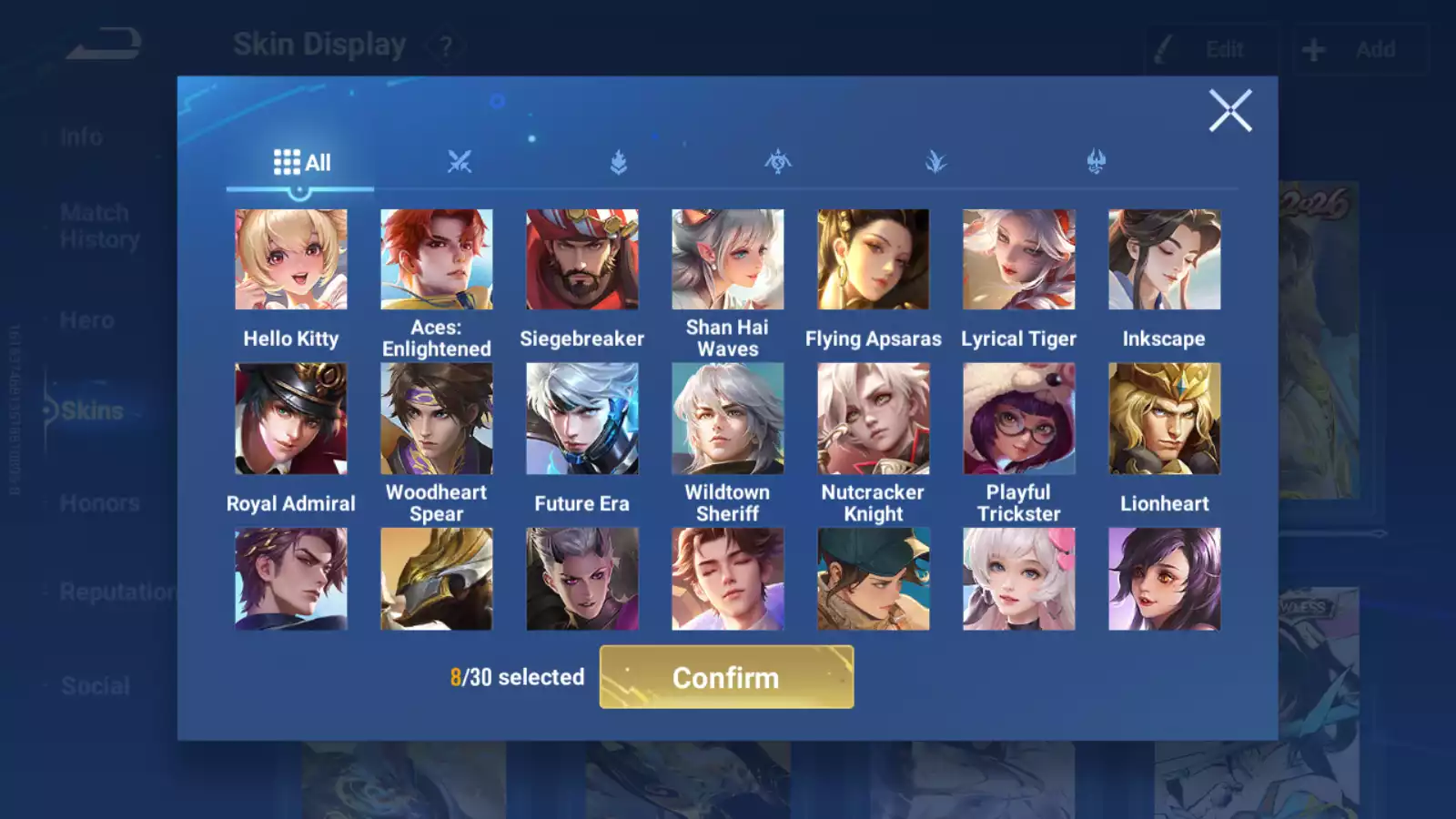The height and width of the screenshot is (819, 1456).
Task: Open the Hero tab in the sidebar
Action: (x=86, y=320)
